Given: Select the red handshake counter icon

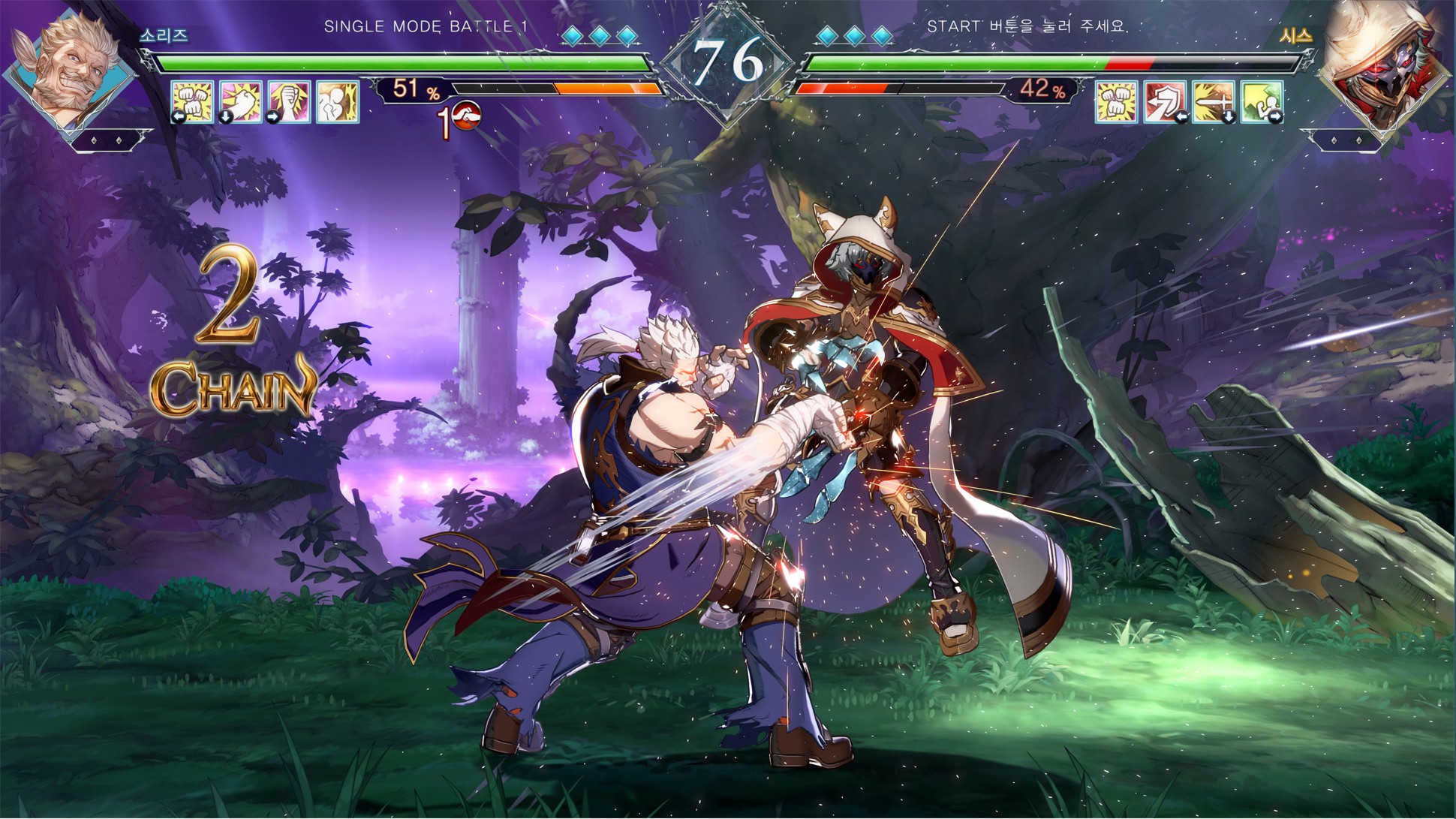Looking at the screenshot, I should (x=465, y=116).
